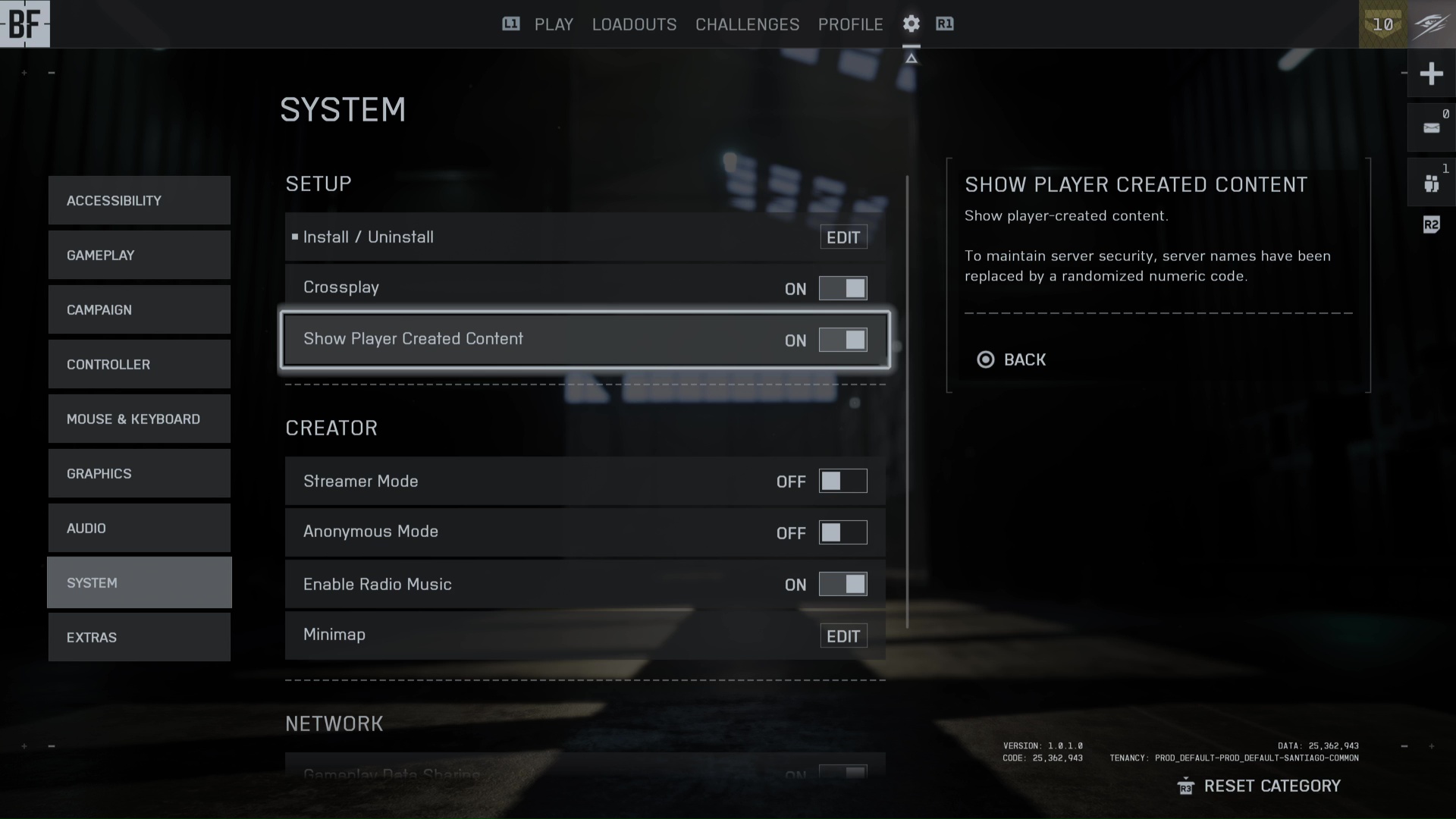The height and width of the screenshot is (819, 1456).
Task: Open the Extras settings category
Action: tap(139, 637)
